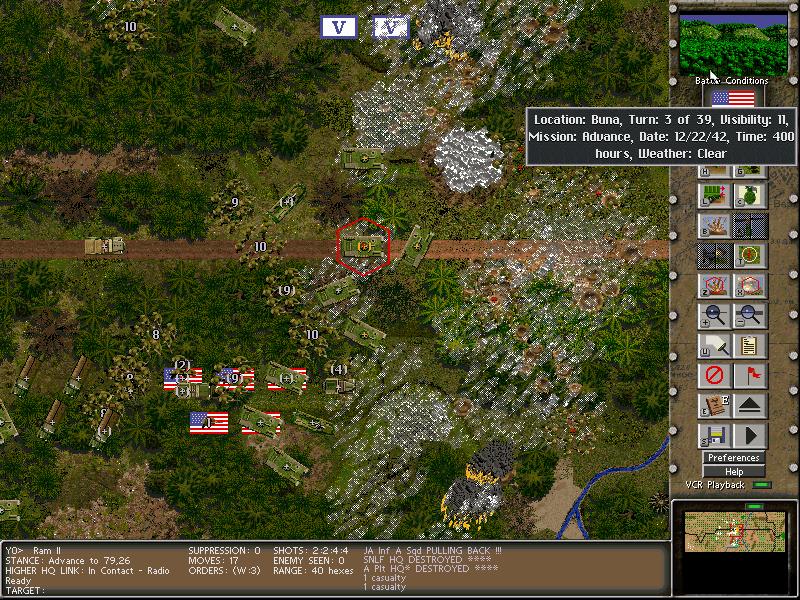This screenshot has width=800, height=600.
Task: Click the explosion bombardment icon
Action: pyautogui.click(x=715, y=225)
